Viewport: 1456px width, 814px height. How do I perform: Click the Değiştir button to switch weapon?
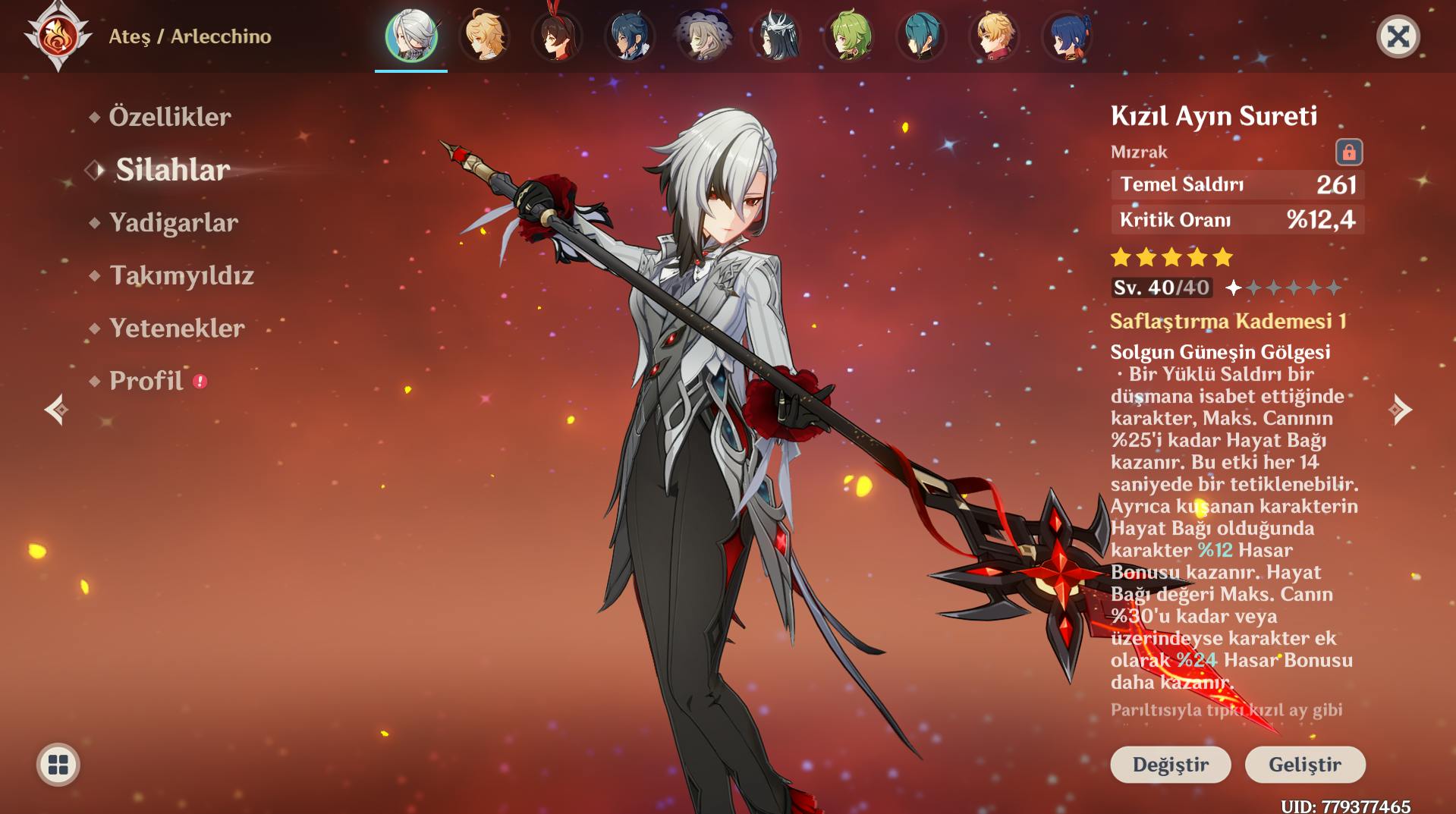[1170, 764]
